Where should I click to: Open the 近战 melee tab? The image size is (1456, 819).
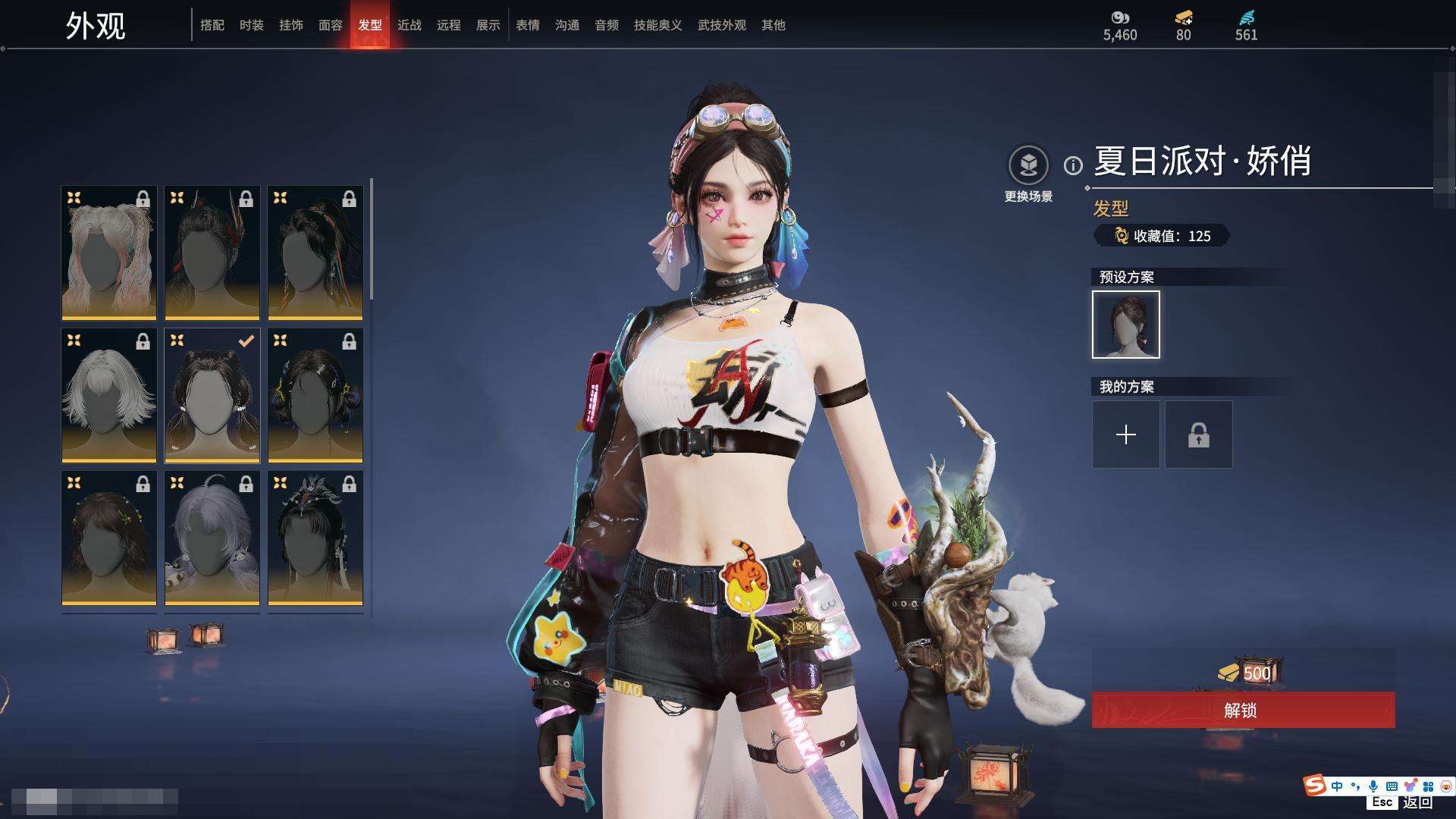point(409,25)
